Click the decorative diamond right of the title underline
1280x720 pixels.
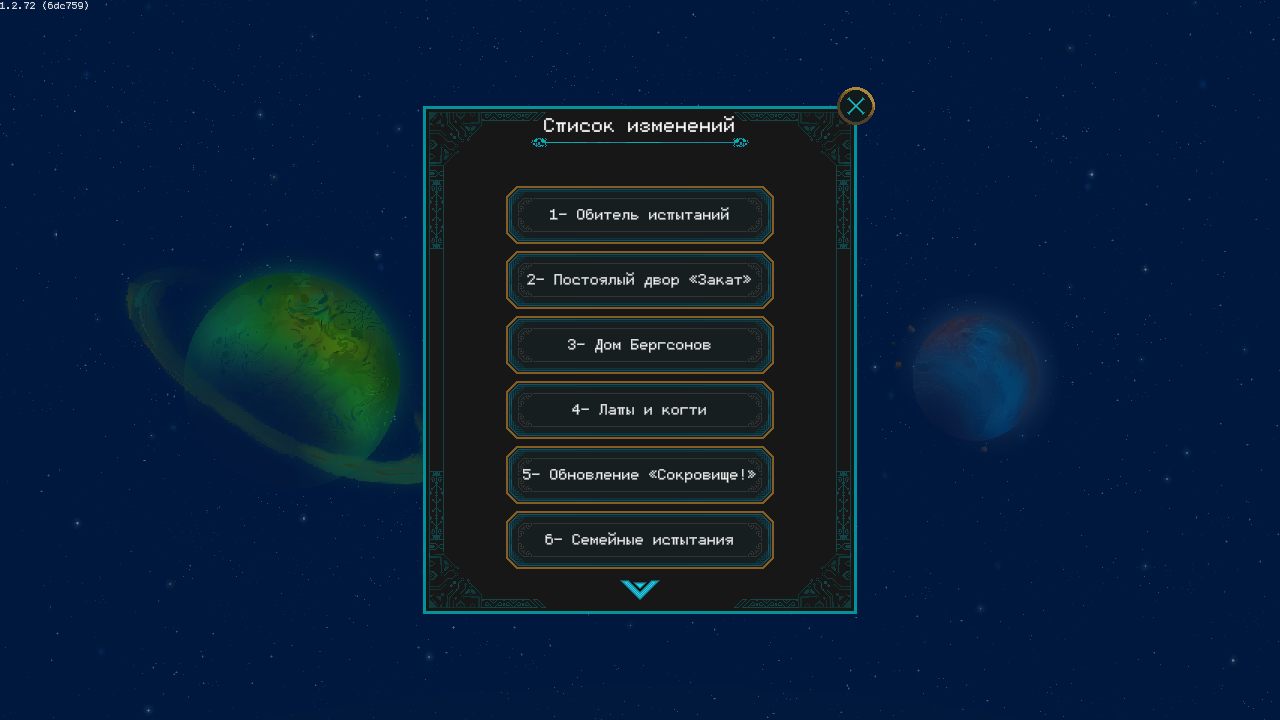tap(740, 143)
